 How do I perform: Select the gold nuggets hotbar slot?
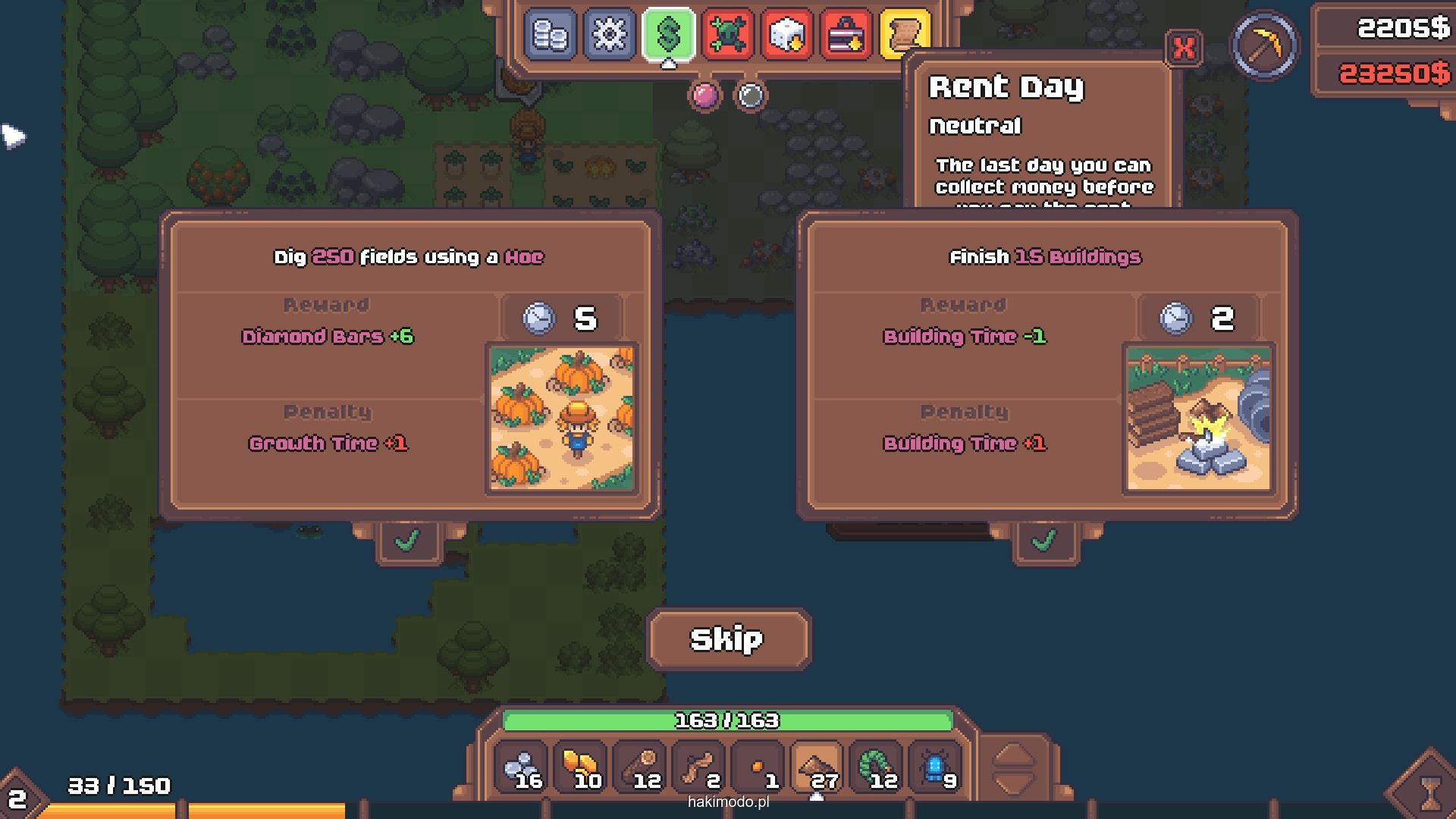pos(581,769)
